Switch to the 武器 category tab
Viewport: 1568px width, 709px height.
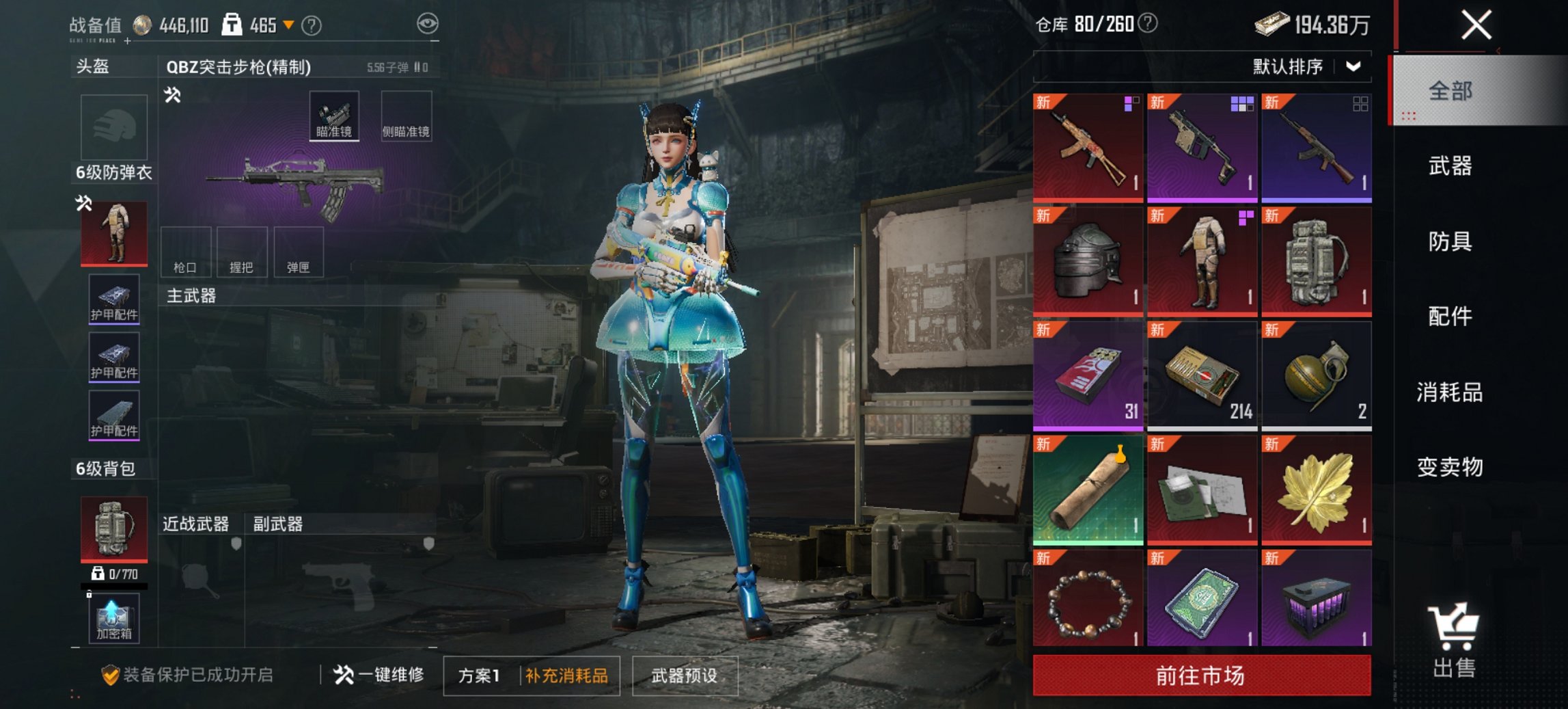[1449, 166]
